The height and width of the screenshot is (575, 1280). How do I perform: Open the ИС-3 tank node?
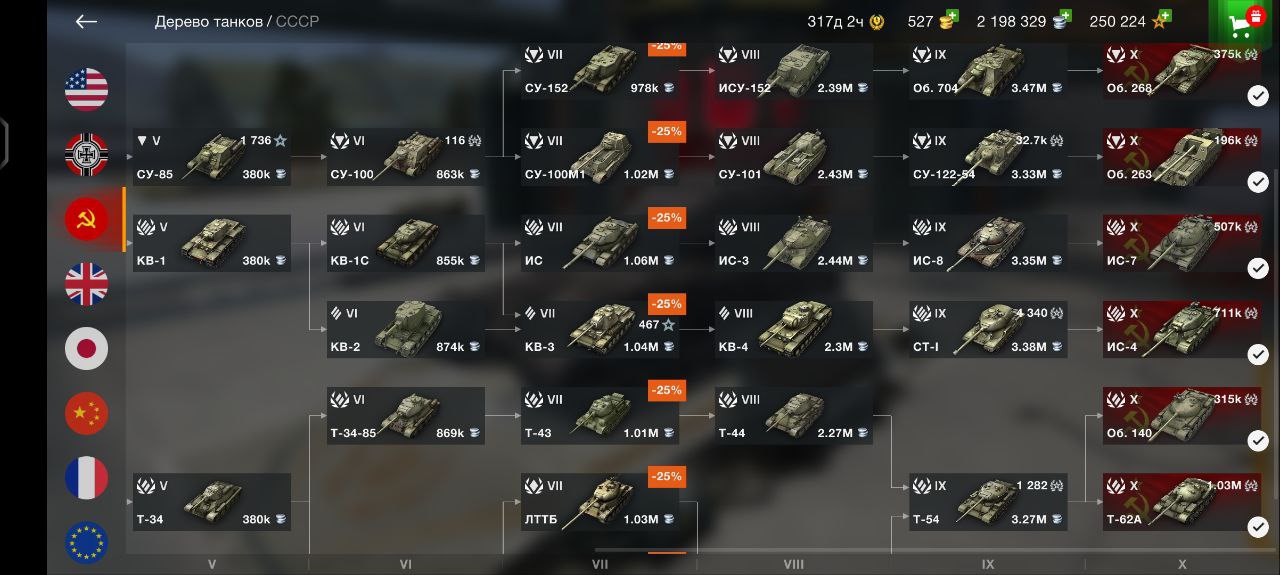click(793, 244)
